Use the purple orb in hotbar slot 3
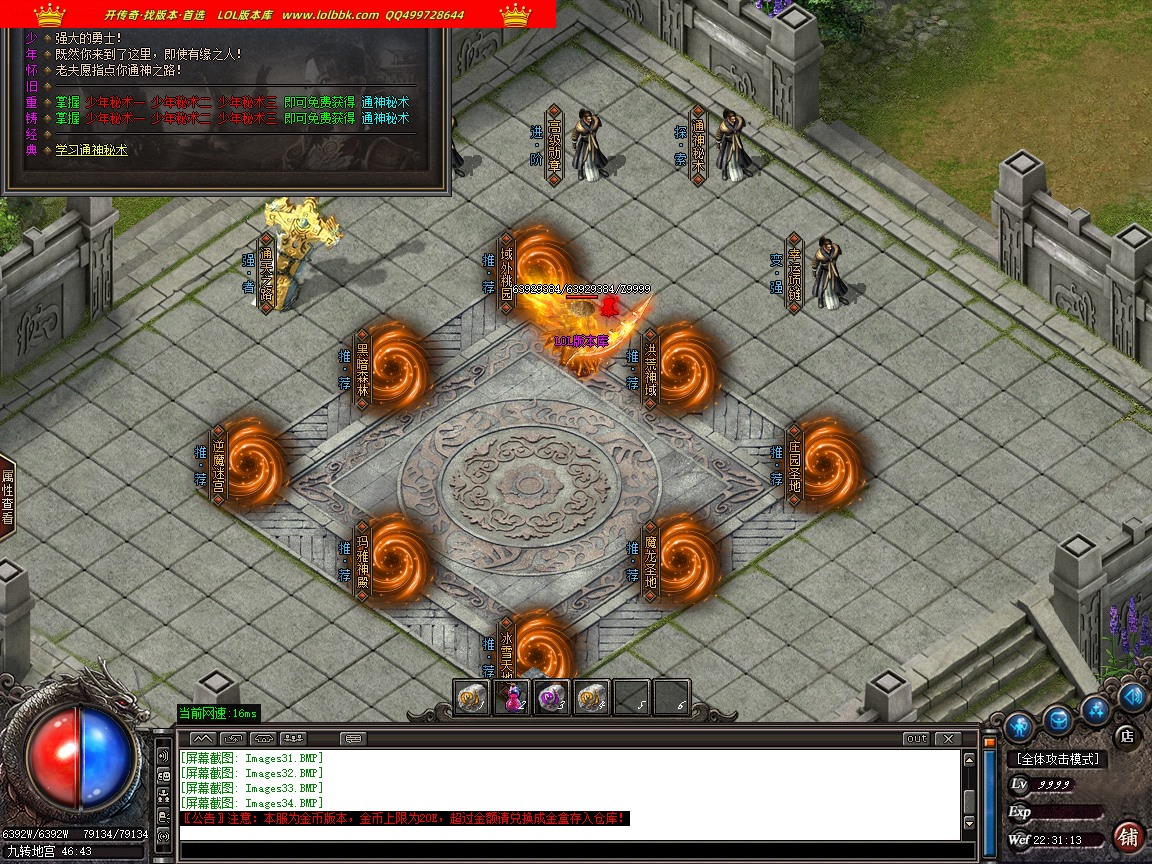This screenshot has height=864, width=1152. 552,698
